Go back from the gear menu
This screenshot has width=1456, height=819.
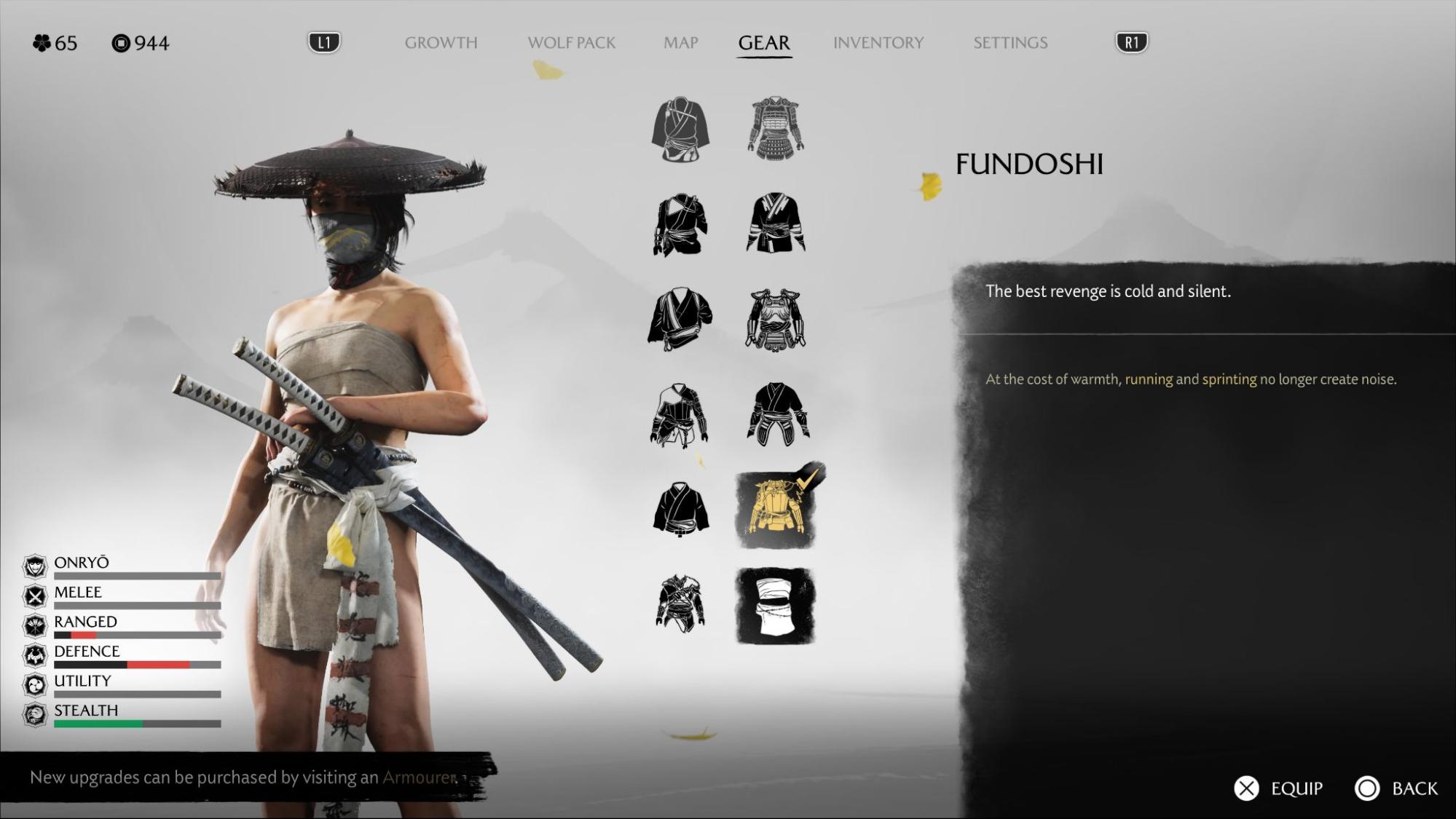pyautogui.click(x=1396, y=788)
